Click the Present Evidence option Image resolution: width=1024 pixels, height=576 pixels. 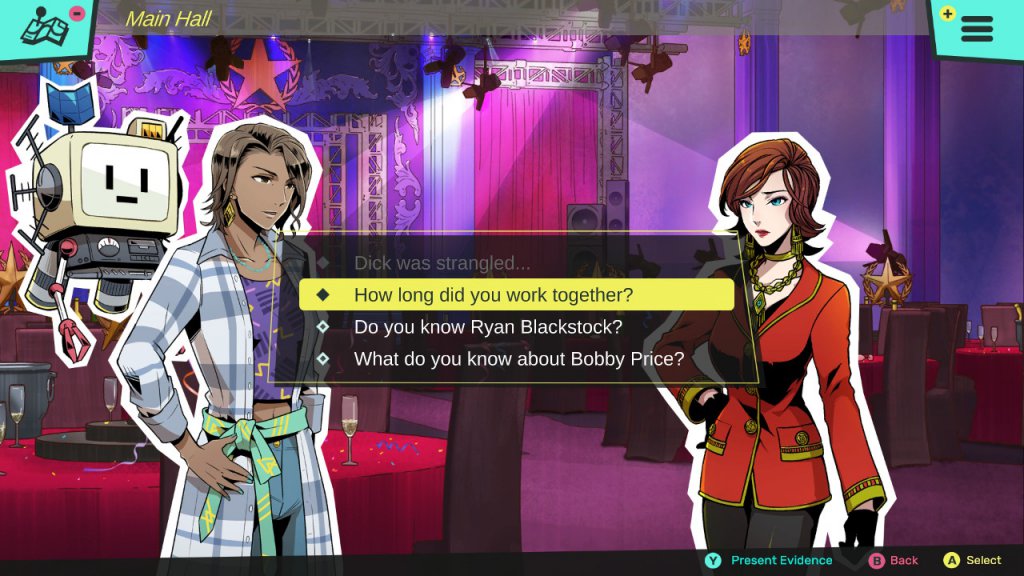pyautogui.click(x=769, y=560)
